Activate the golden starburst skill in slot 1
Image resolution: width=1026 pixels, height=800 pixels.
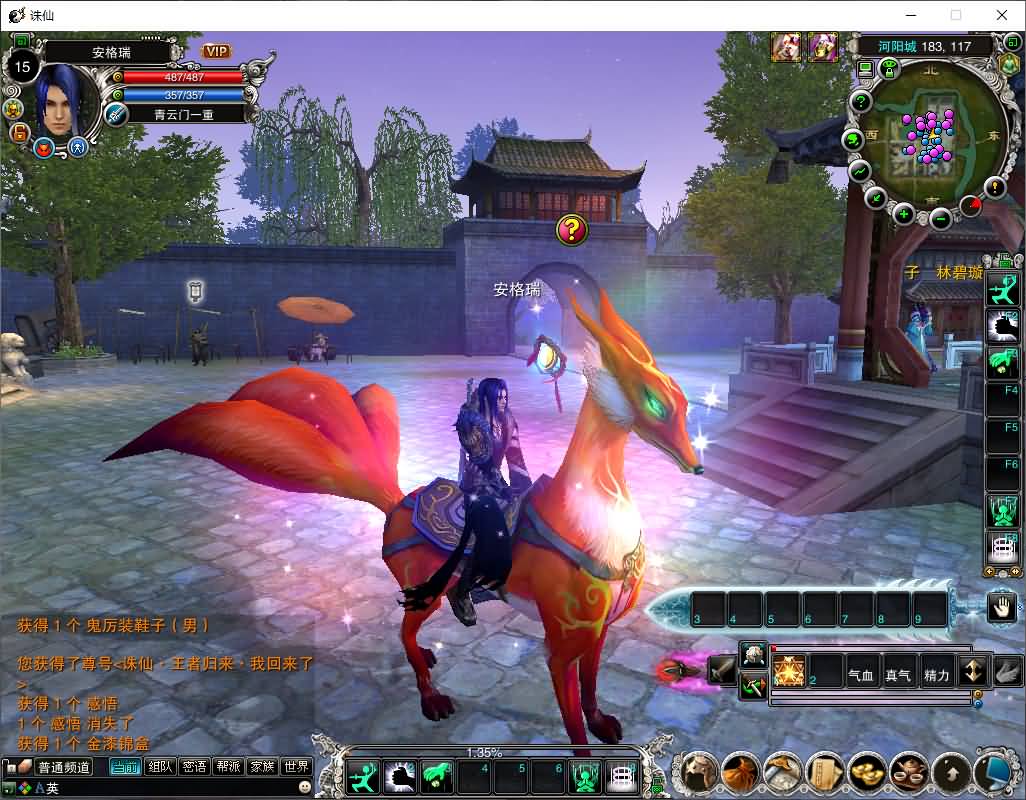click(x=789, y=670)
